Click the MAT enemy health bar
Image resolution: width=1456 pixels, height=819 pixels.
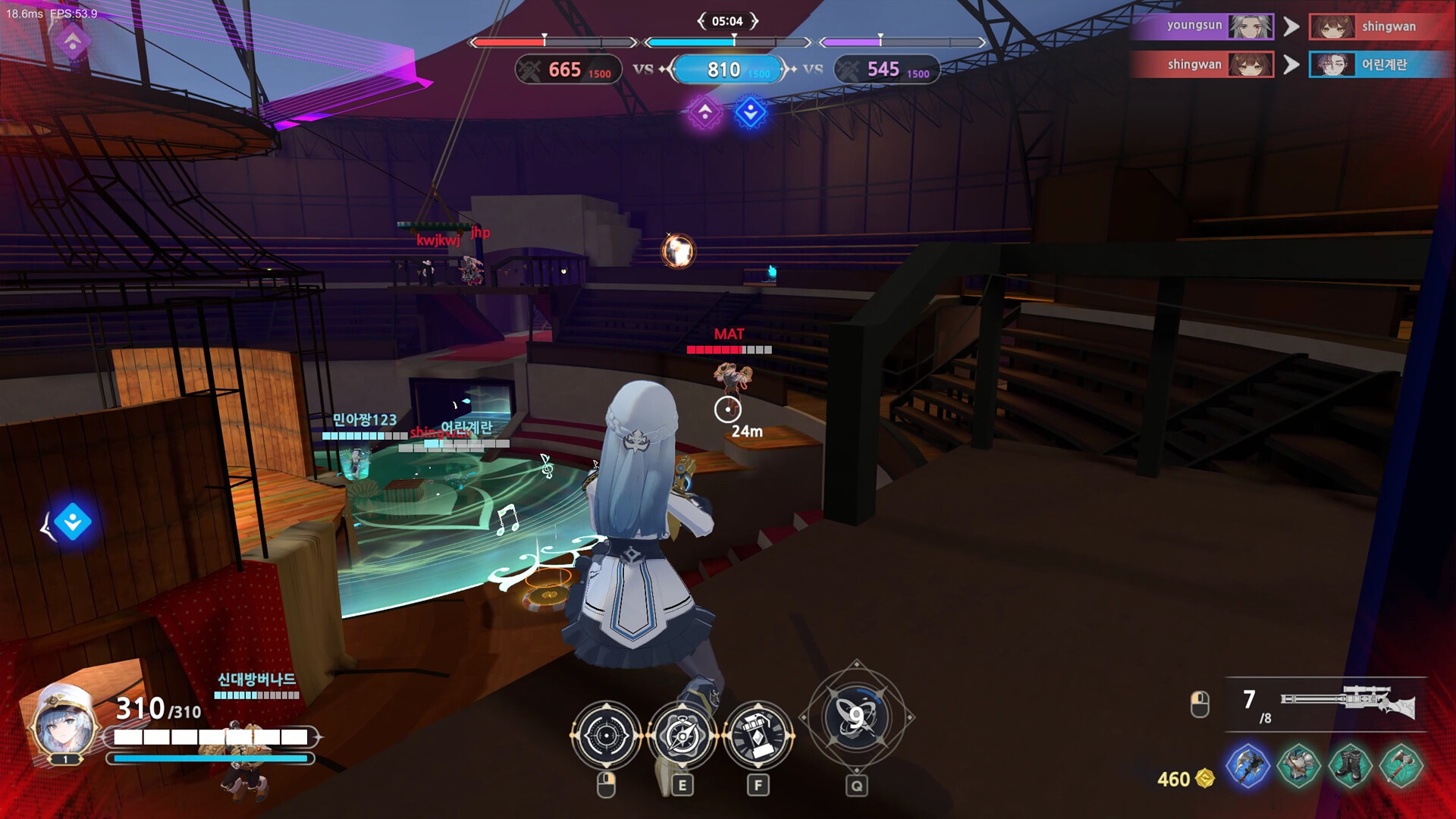tap(728, 350)
